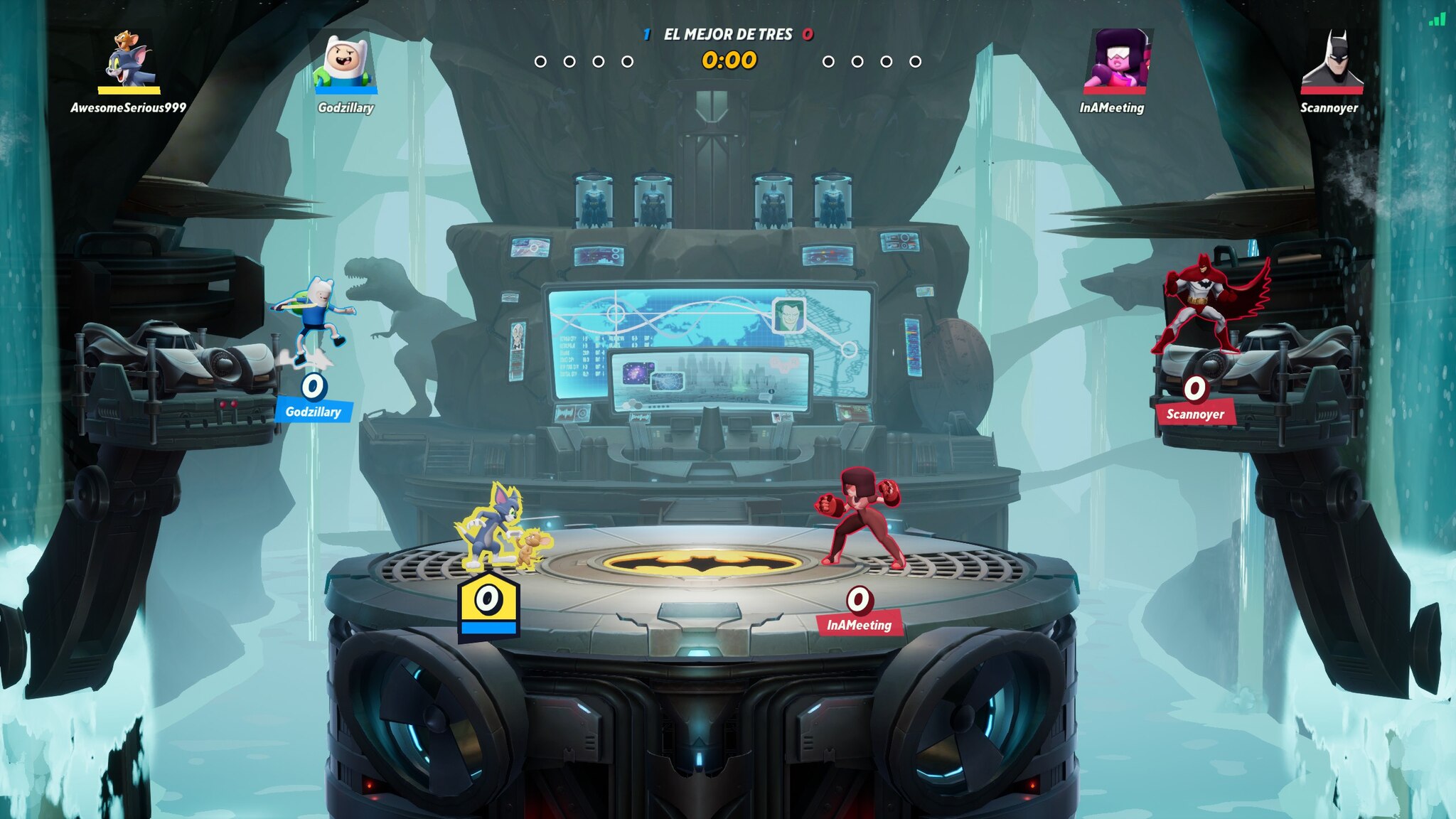Screen dimensions: 1456x819
Task: Choose InAMeeting's Garnet portrait
Action: (x=1114, y=59)
